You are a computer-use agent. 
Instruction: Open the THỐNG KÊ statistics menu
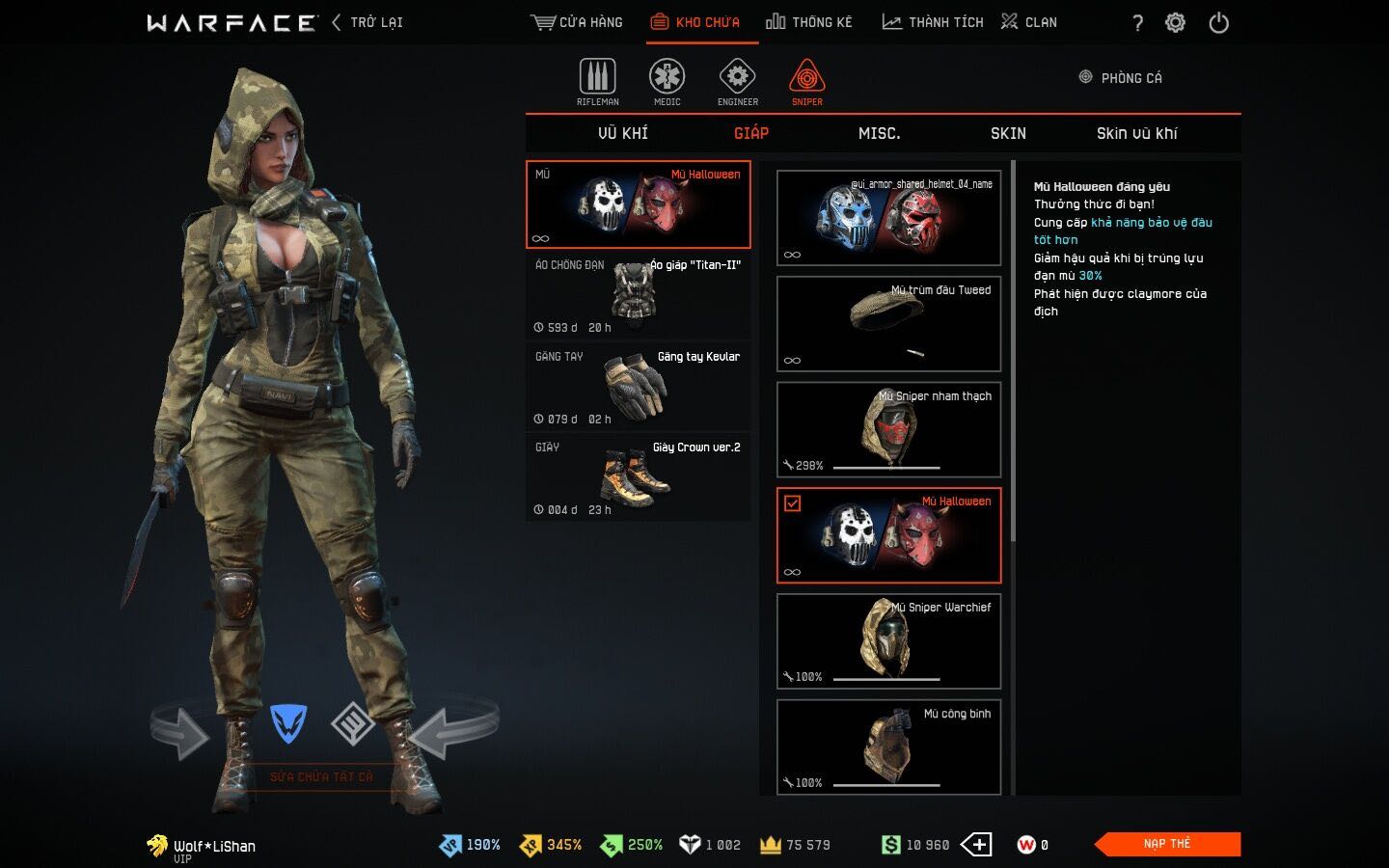pyautogui.click(x=808, y=22)
